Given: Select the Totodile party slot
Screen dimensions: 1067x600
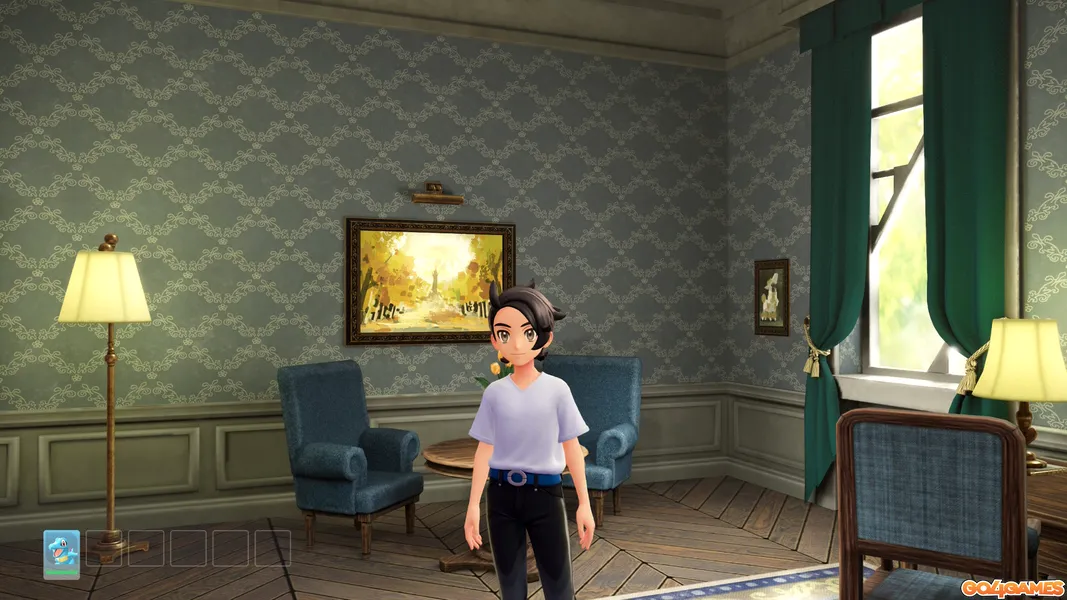Looking at the screenshot, I should (x=61, y=548).
